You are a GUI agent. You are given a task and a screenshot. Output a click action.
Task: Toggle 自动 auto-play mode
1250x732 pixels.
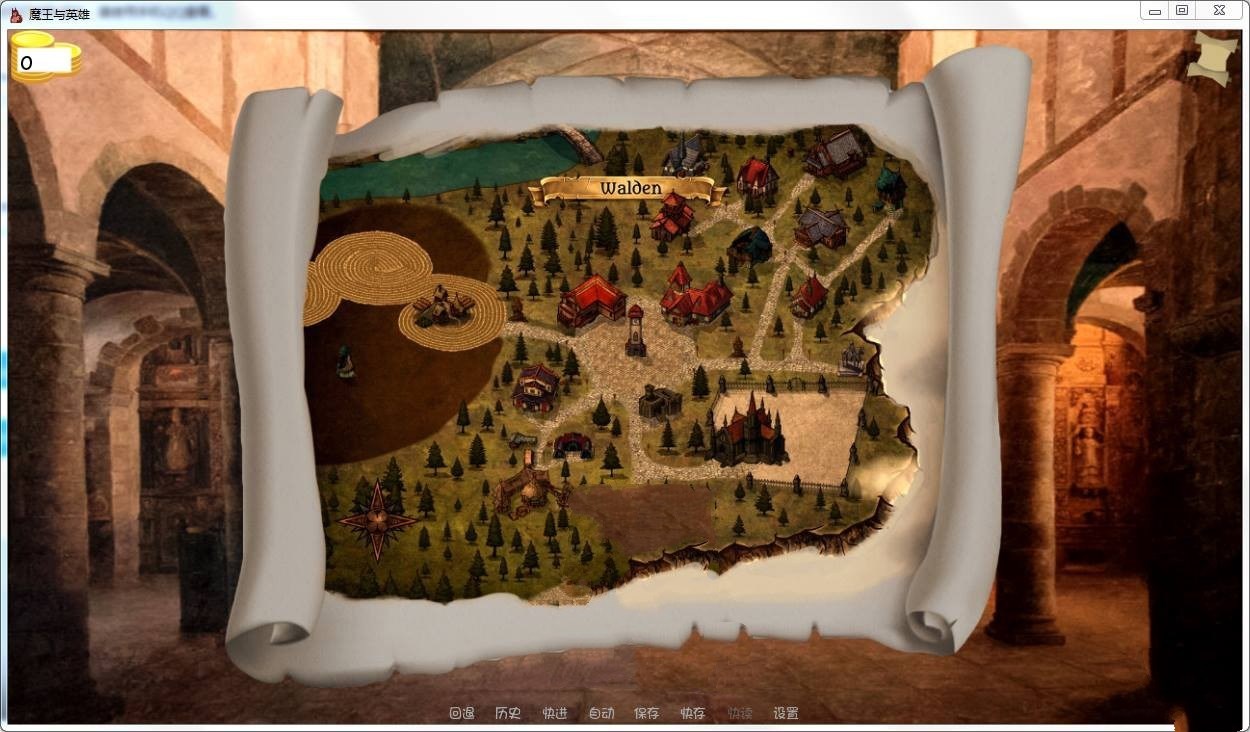click(601, 713)
